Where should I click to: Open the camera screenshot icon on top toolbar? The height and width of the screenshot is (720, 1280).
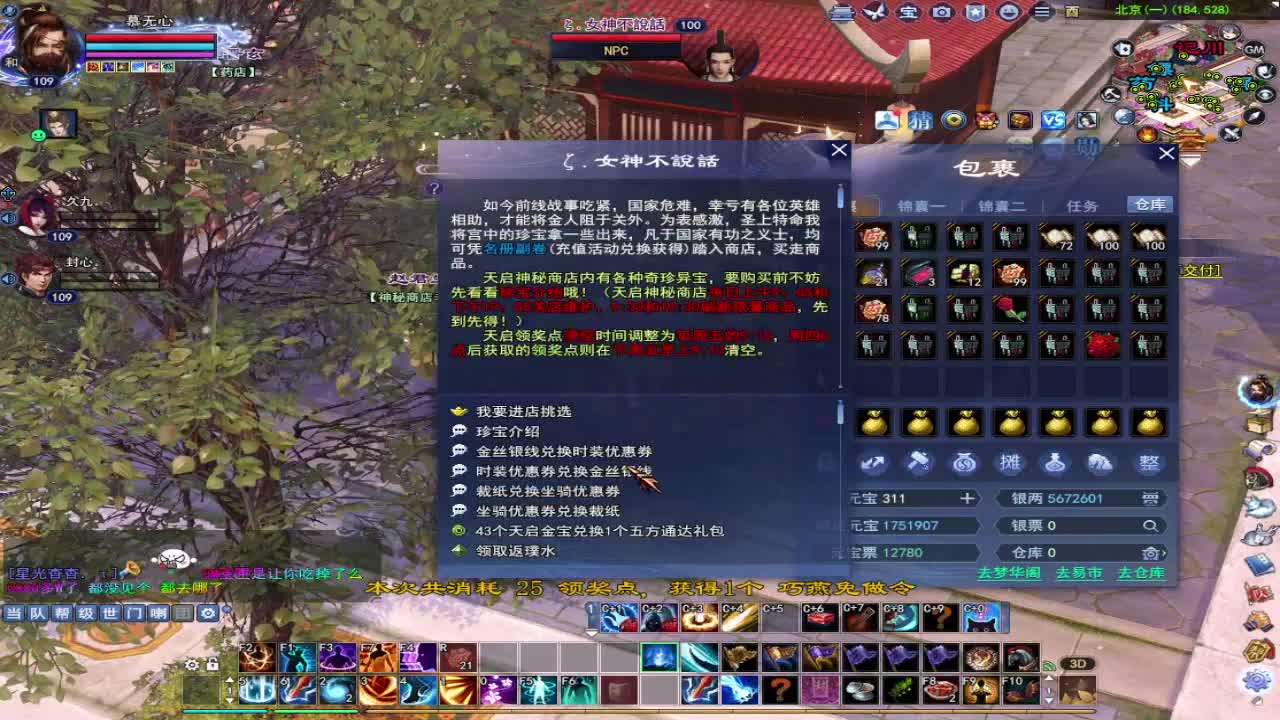point(941,12)
